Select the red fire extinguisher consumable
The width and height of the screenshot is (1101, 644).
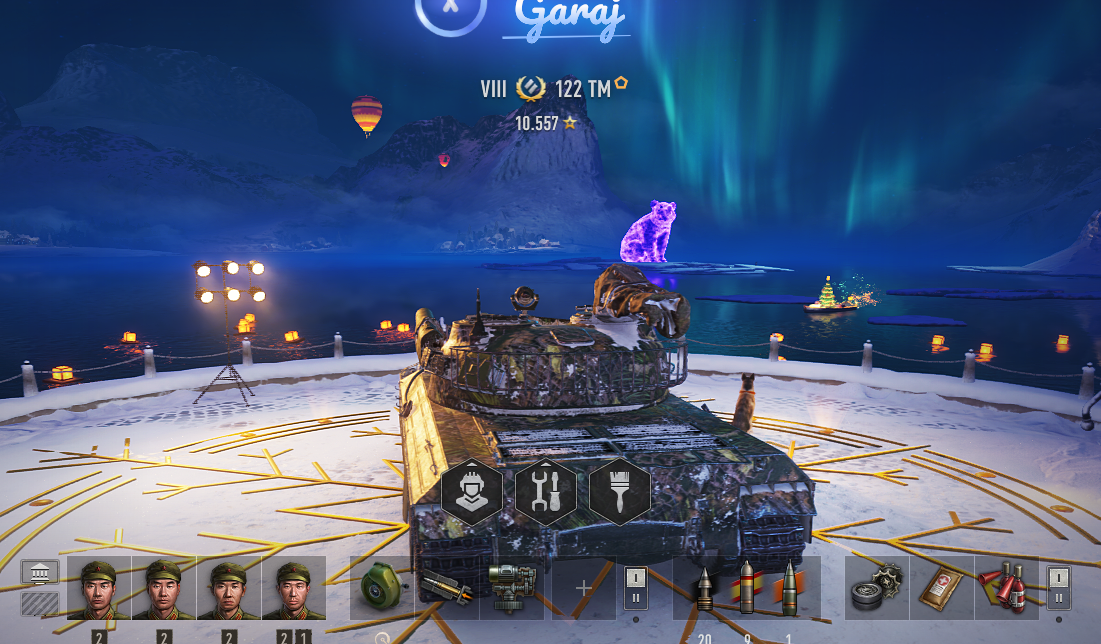1005,588
